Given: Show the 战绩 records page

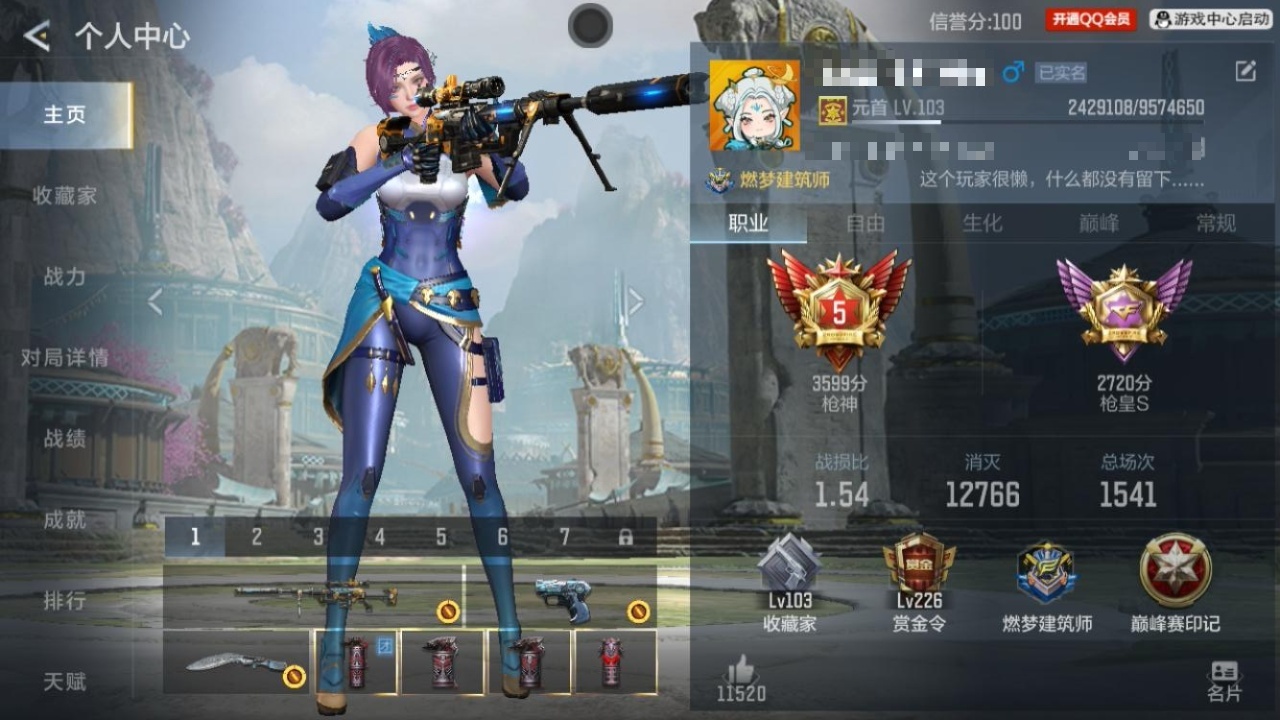Looking at the screenshot, I should pyautogui.click(x=65, y=439).
